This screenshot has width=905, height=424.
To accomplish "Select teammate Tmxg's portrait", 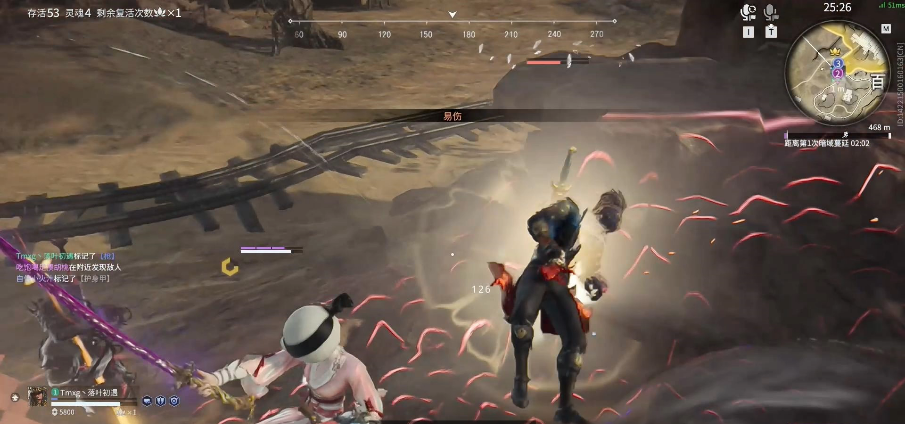I will (39, 396).
